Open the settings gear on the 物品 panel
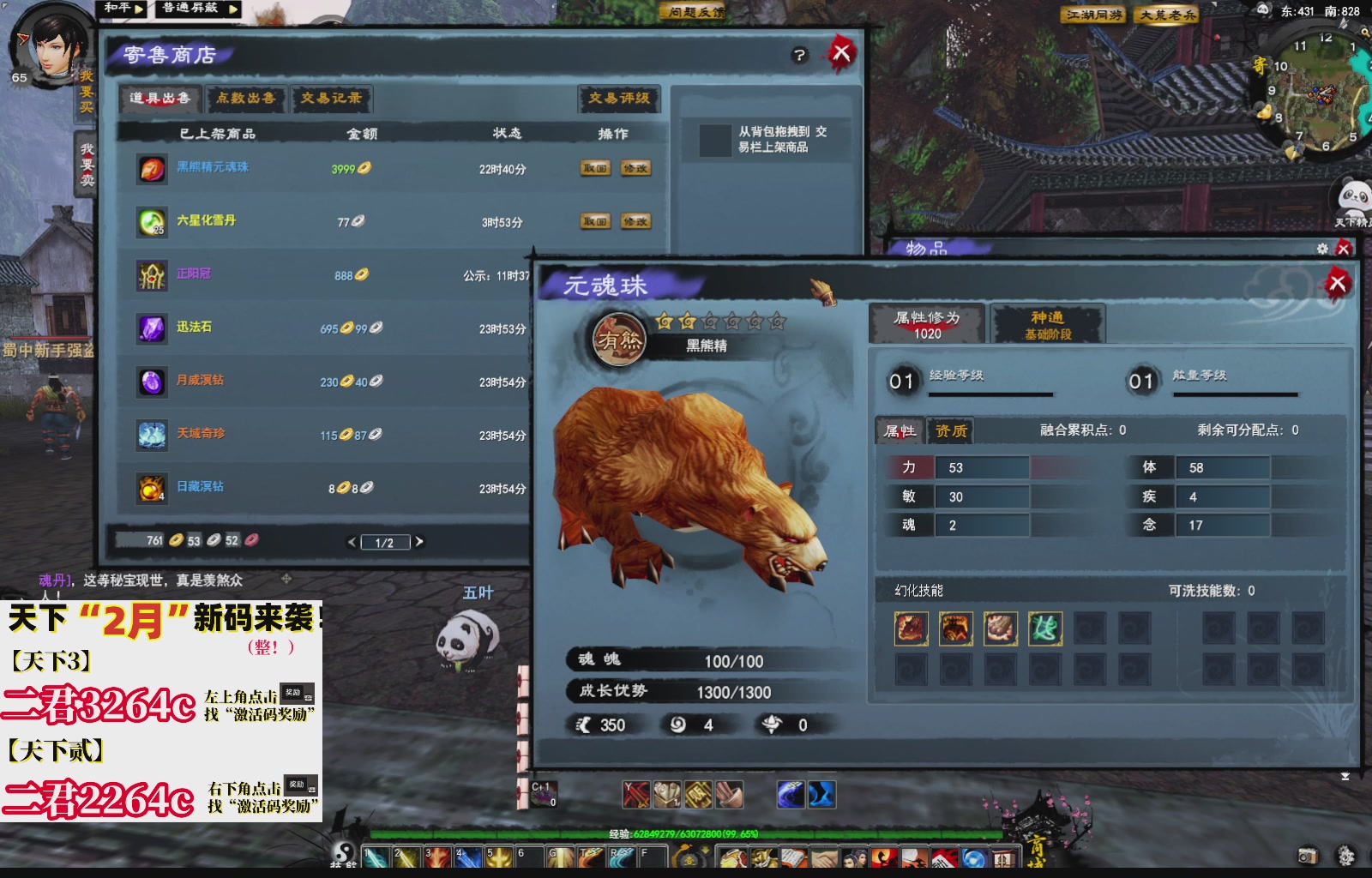 pyautogui.click(x=1322, y=249)
